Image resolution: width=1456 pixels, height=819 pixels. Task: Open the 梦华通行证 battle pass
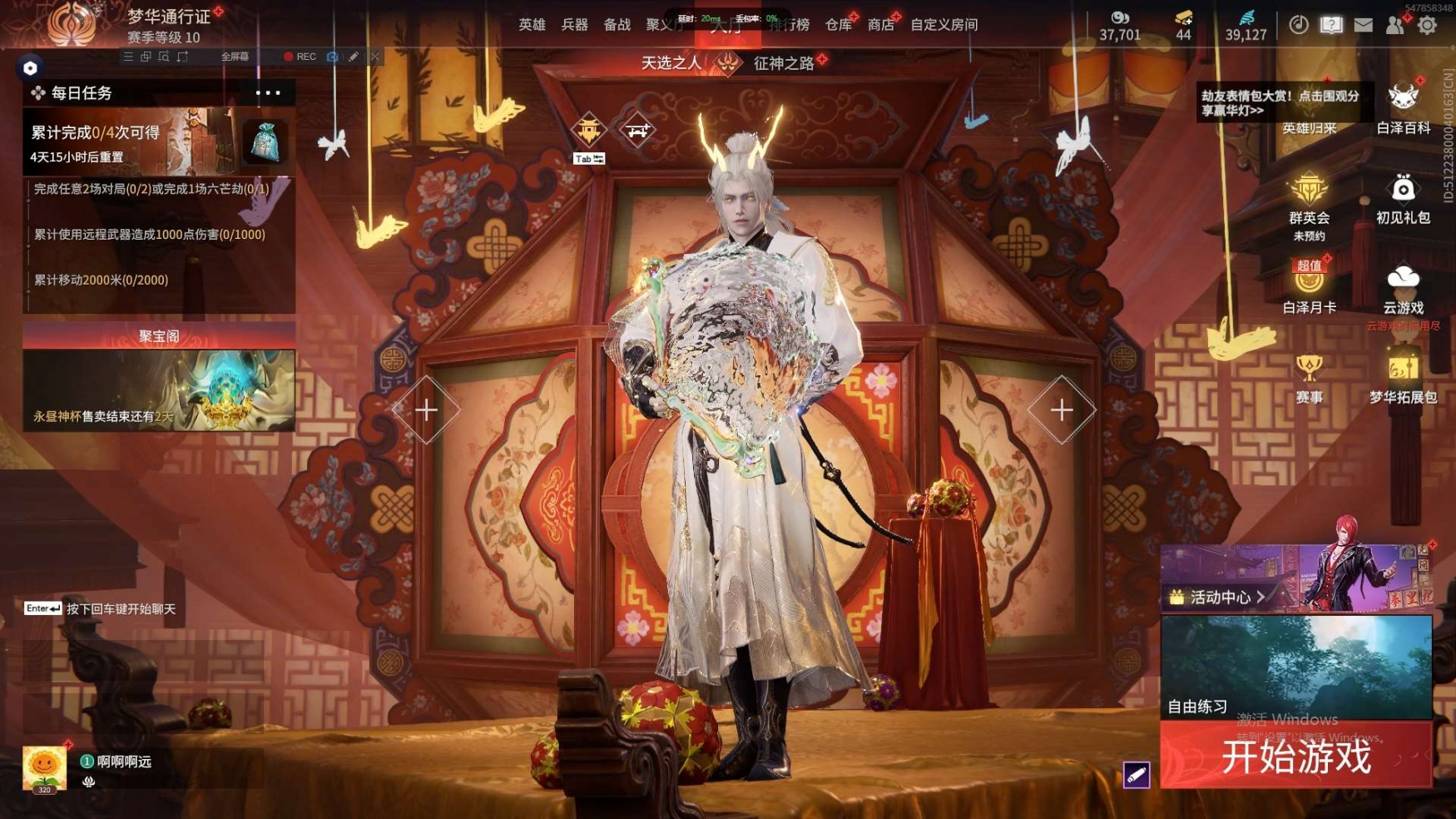tap(169, 17)
